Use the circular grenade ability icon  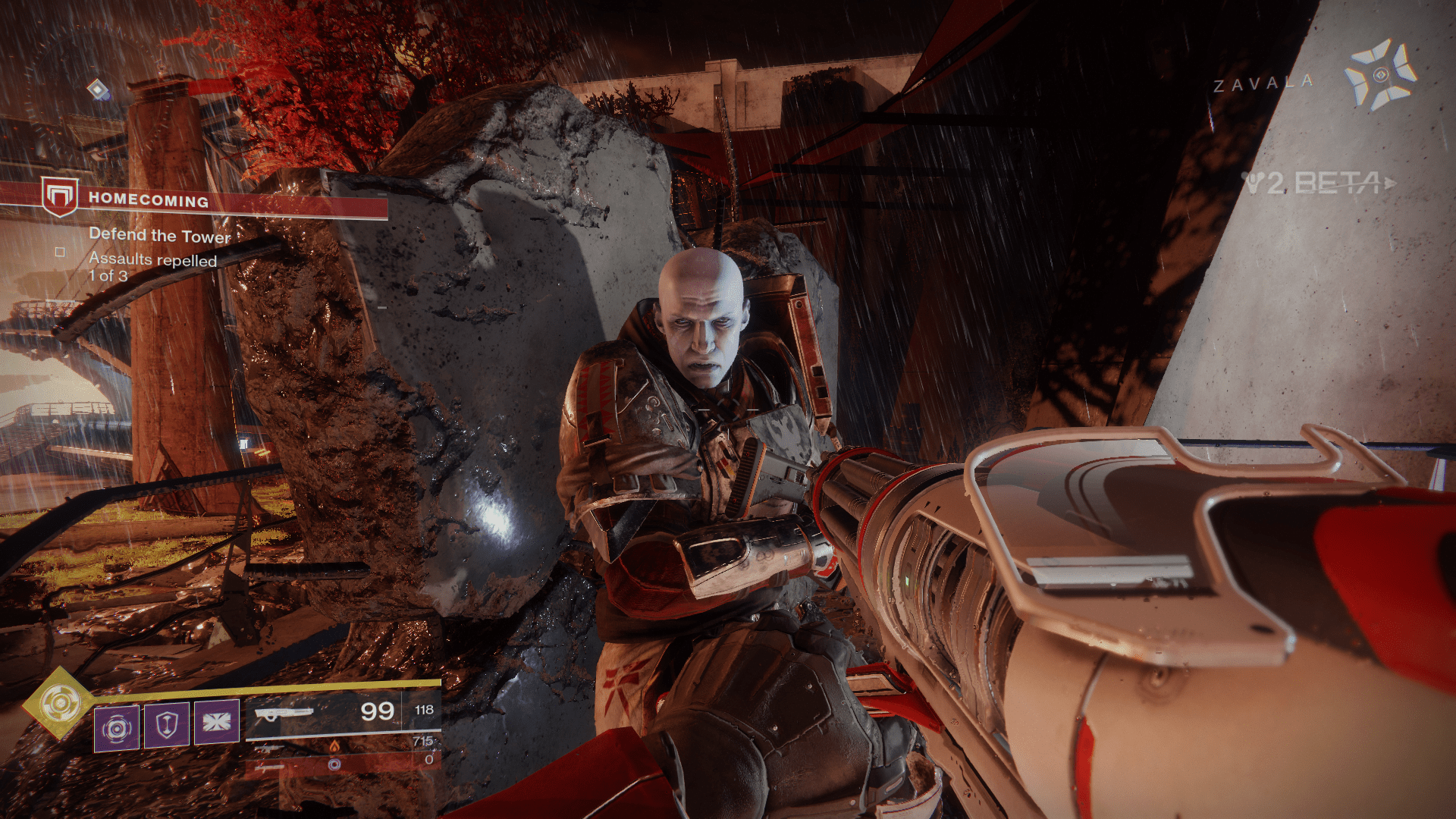pos(117,728)
